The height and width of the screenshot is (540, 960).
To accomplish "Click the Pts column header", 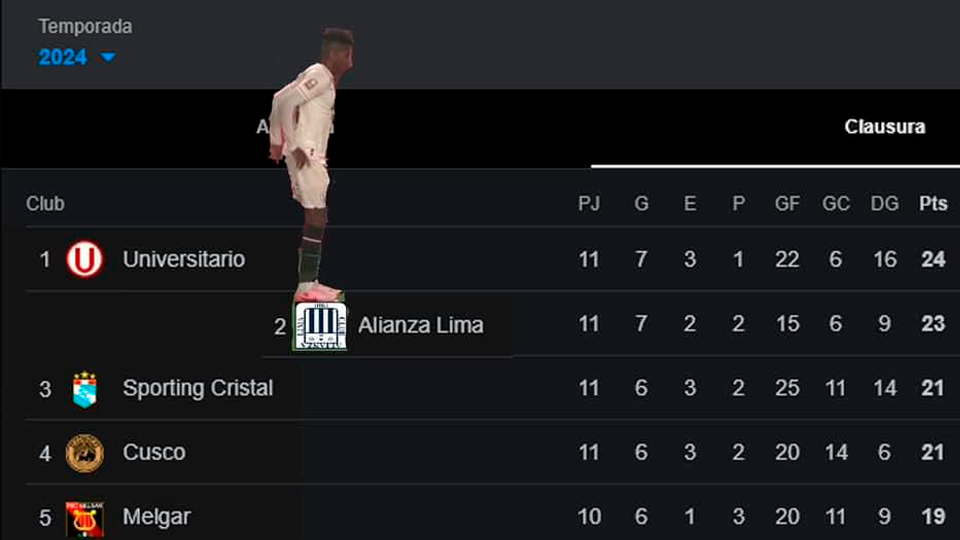I will (x=932, y=204).
